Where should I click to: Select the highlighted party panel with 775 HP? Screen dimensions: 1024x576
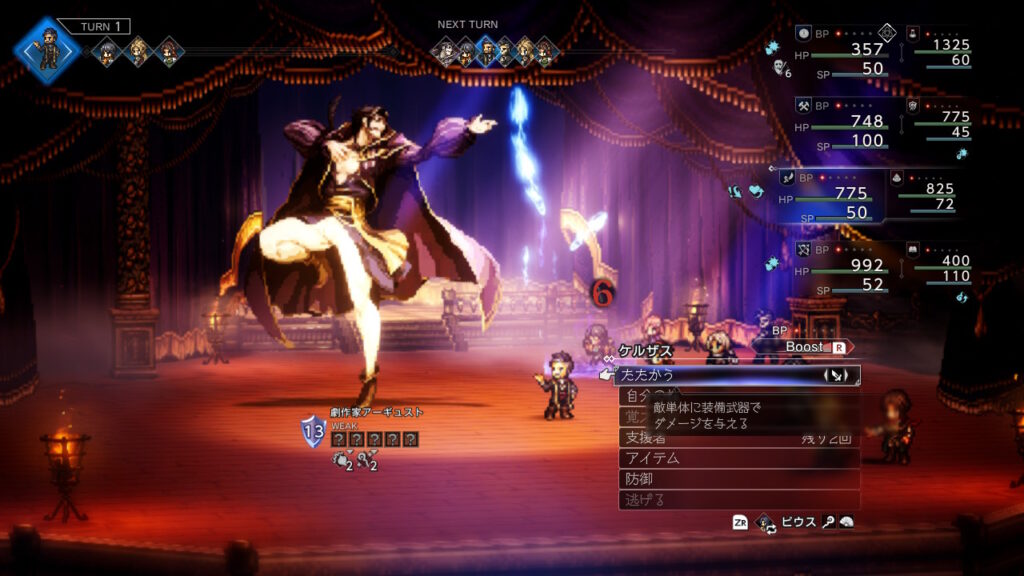tap(830, 195)
